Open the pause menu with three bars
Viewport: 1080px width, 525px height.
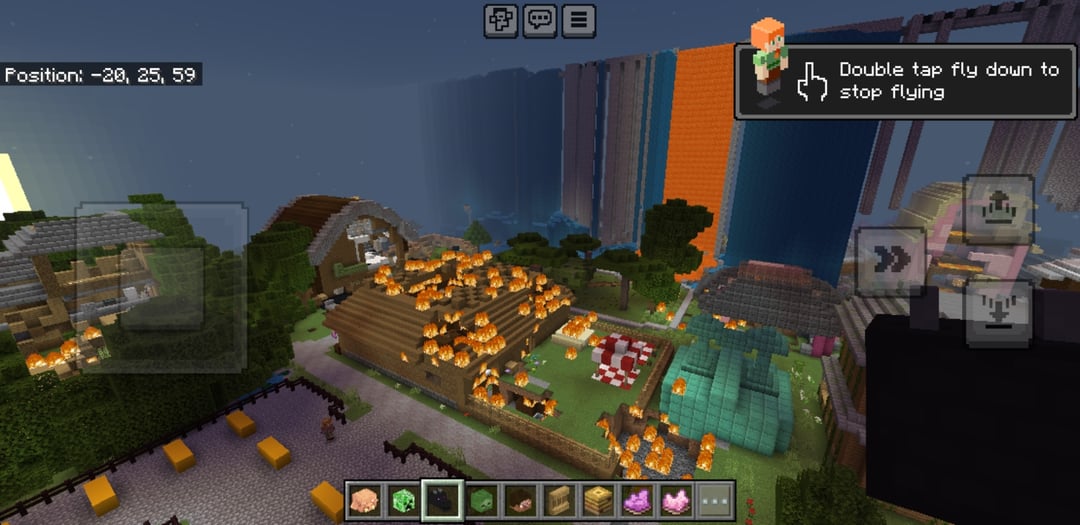point(578,20)
